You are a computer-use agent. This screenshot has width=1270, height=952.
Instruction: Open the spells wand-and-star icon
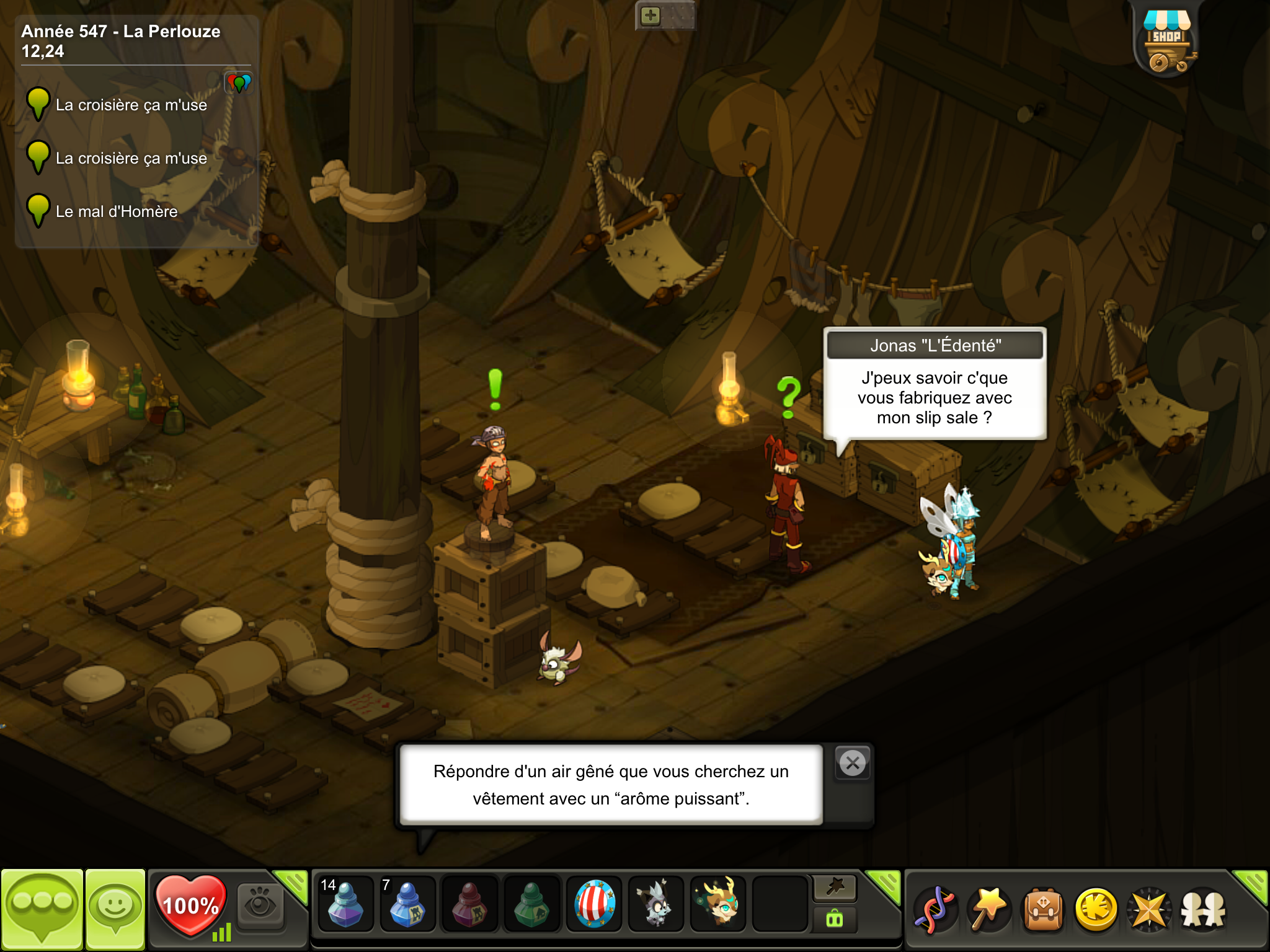(989, 909)
